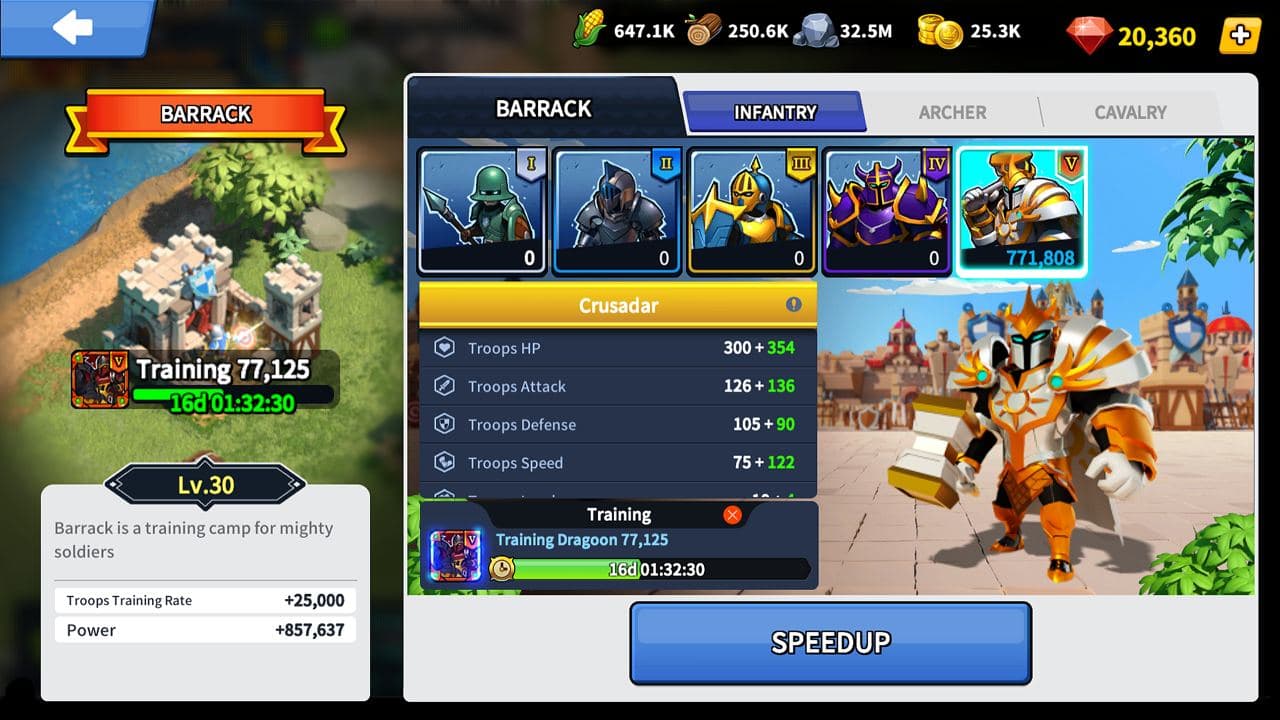This screenshot has height=720, width=1280.
Task: Select the Tier V Crusadar troop thumbnail
Action: tap(1022, 208)
